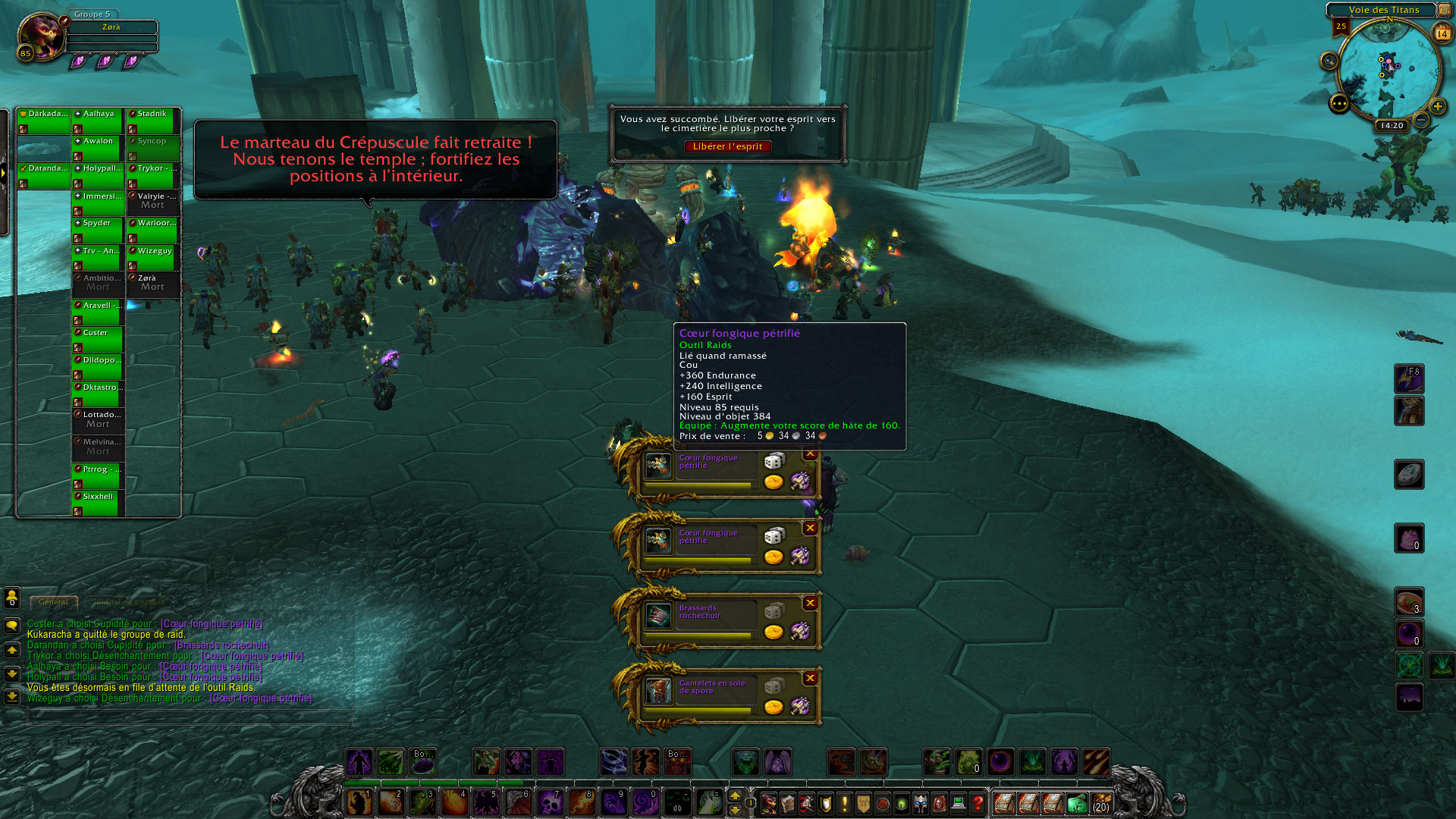Switch action bar page with the up arrow
Screen dimensions: 1456x819
point(734,795)
